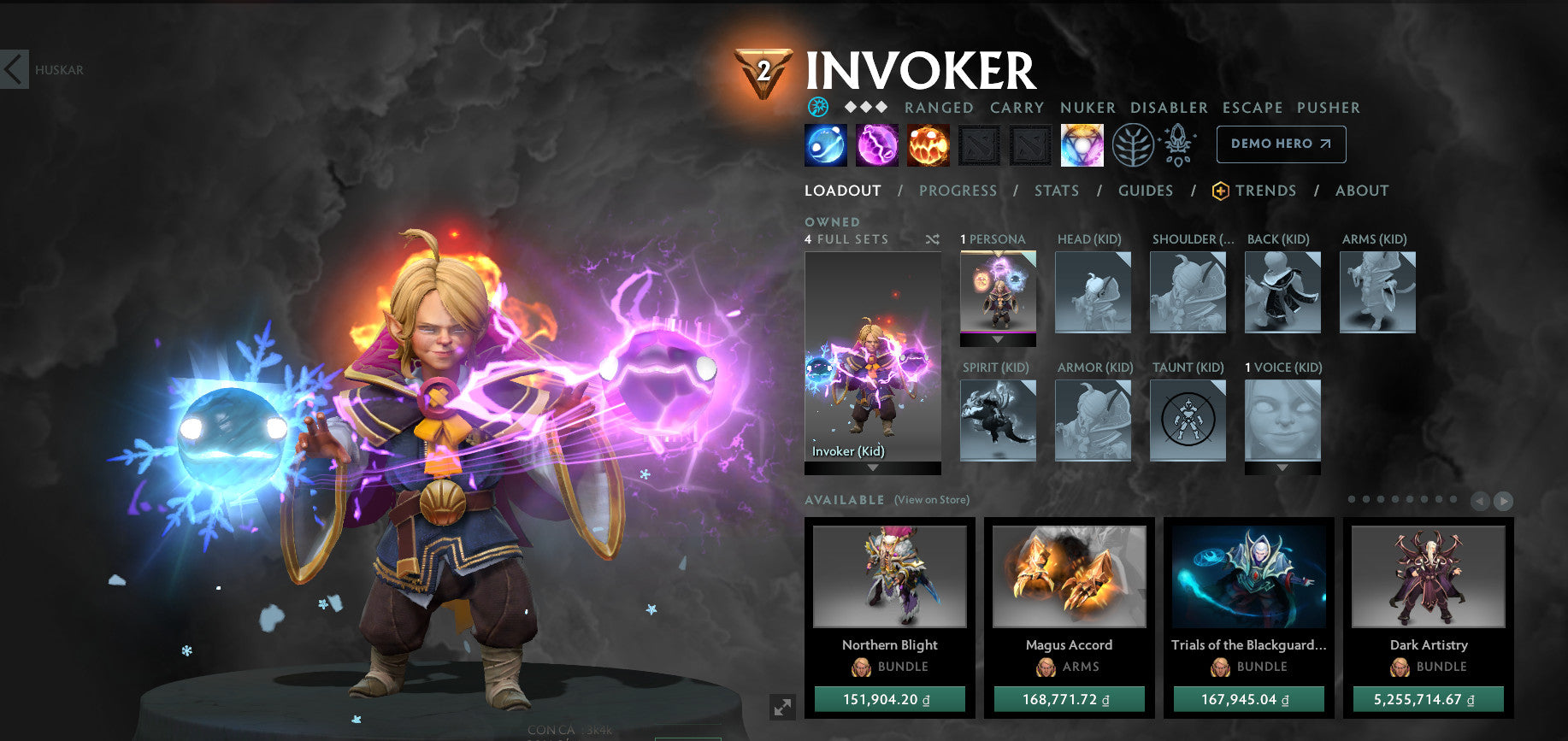Click the Aghanim's upgrades icon
The height and width of the screenshot is (741, 1568).
tap(1177, 144)
